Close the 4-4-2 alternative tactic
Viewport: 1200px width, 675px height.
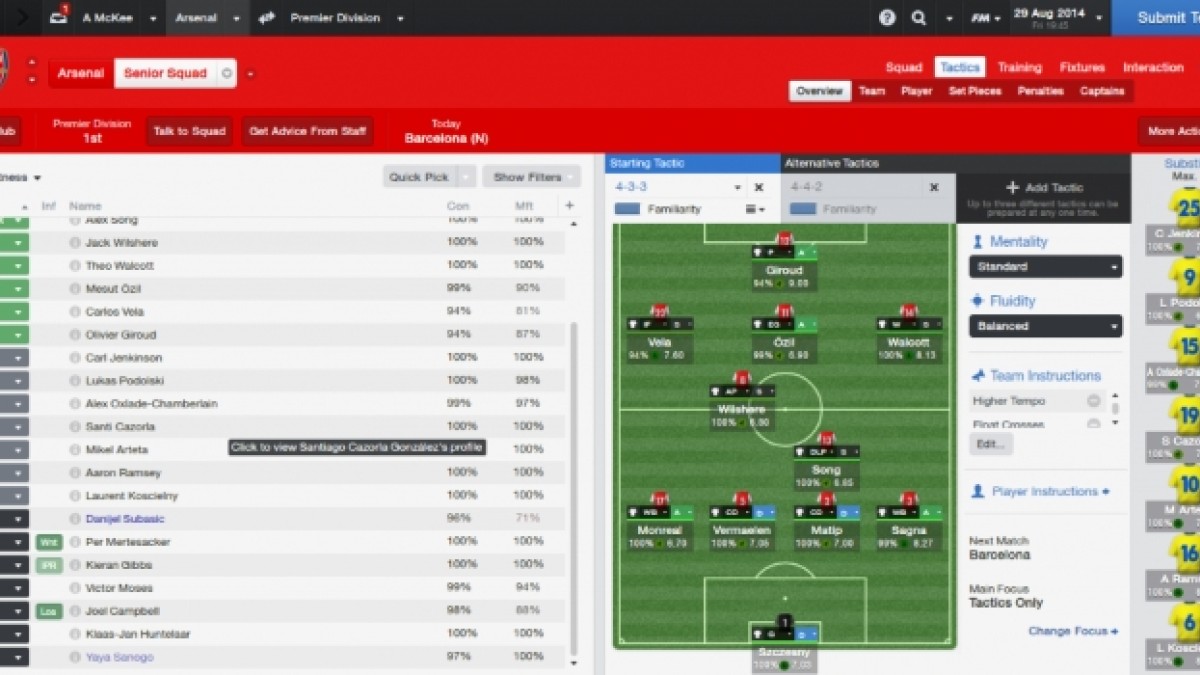[x=934, y=187]
